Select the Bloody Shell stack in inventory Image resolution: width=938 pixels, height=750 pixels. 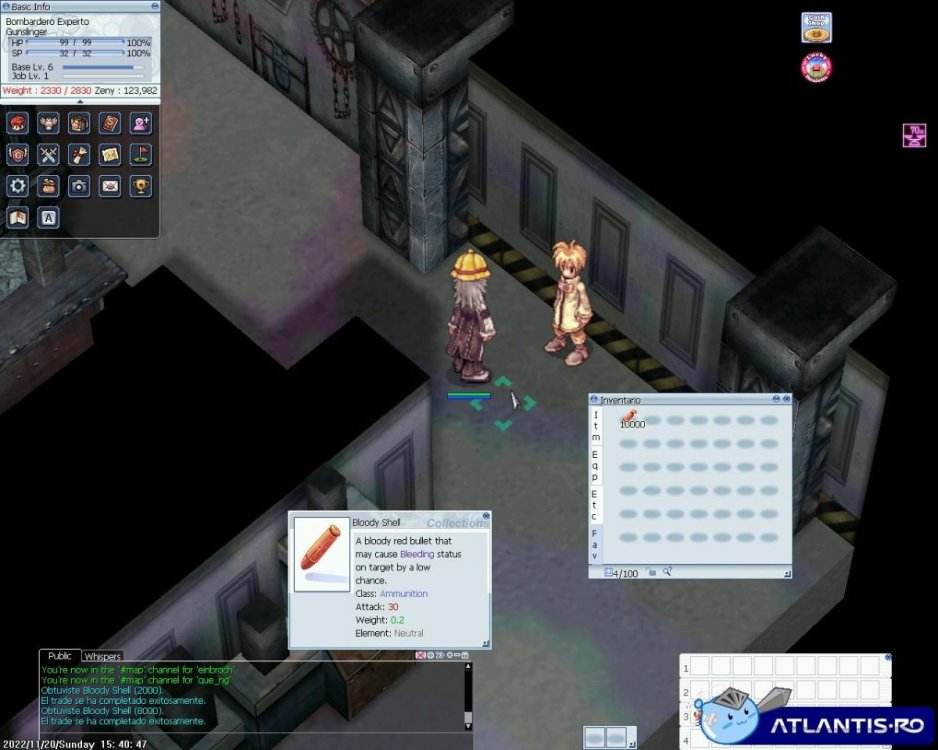(629, 418)
